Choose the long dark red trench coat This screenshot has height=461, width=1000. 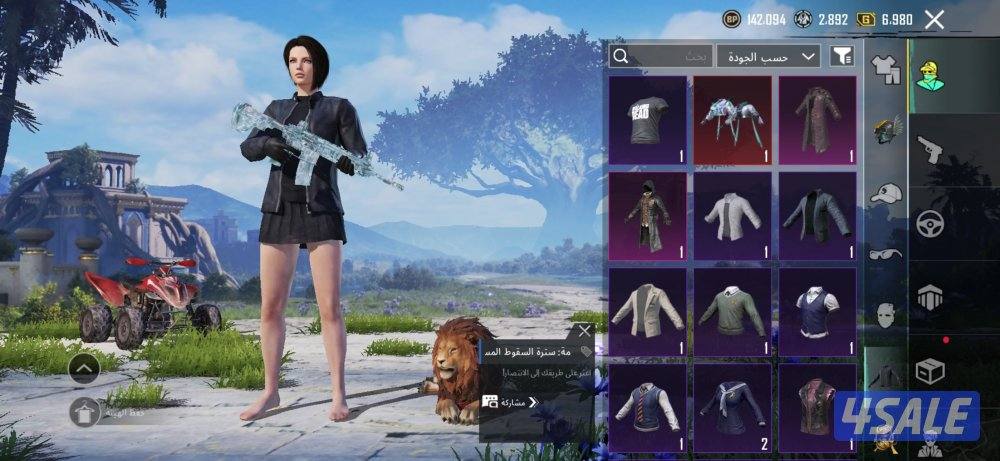(817, 120)
